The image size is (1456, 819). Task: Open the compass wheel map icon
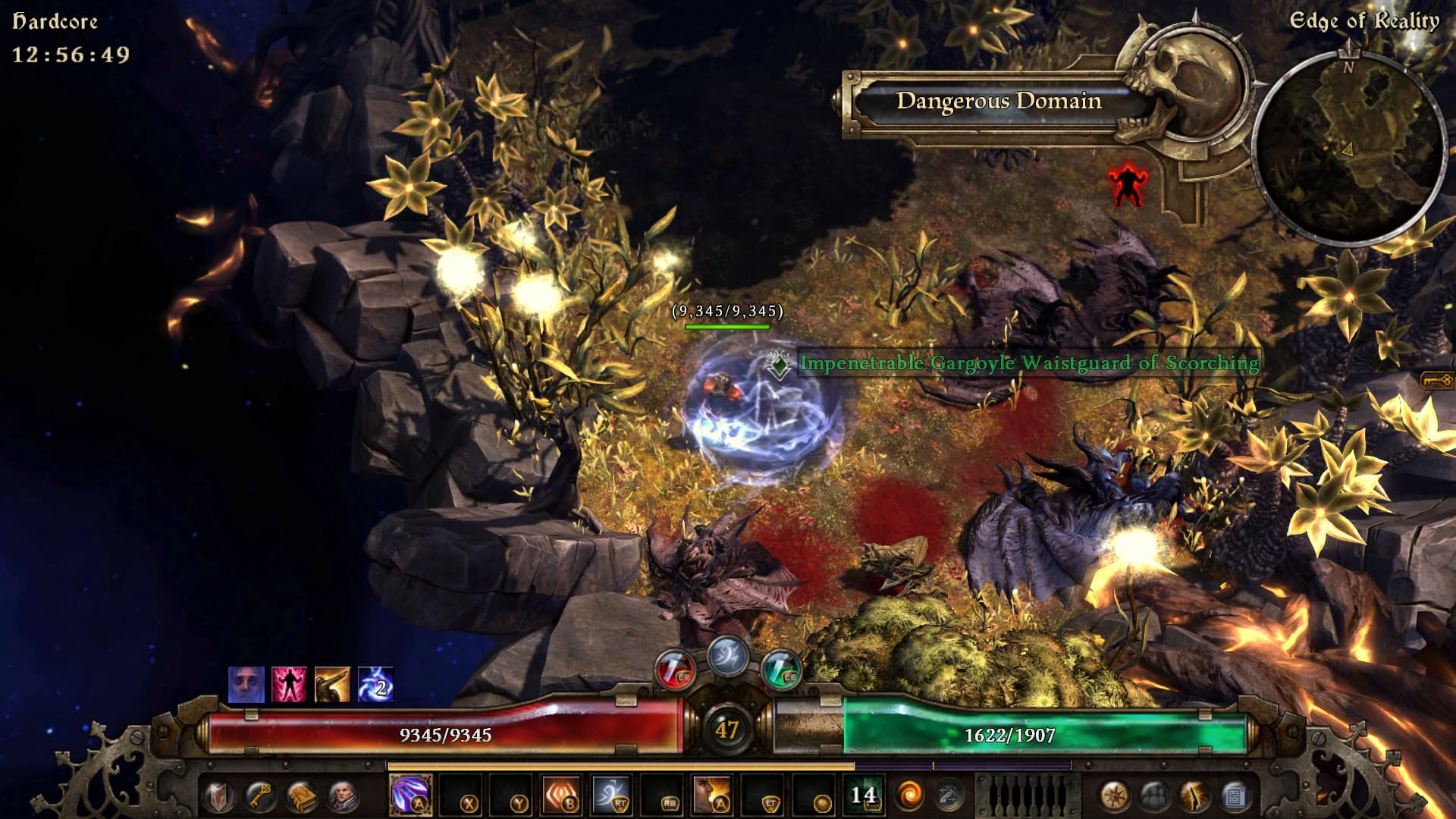[1113, 796]
